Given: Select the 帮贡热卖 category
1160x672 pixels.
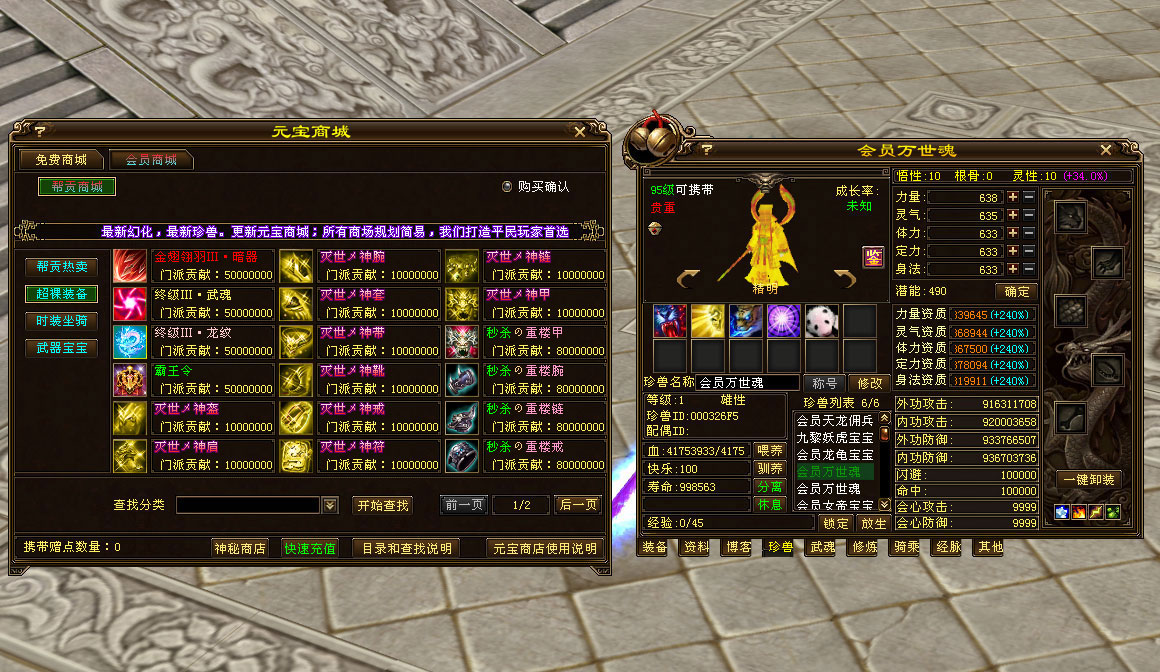Looking at the screenshot, I should point(62,267).
